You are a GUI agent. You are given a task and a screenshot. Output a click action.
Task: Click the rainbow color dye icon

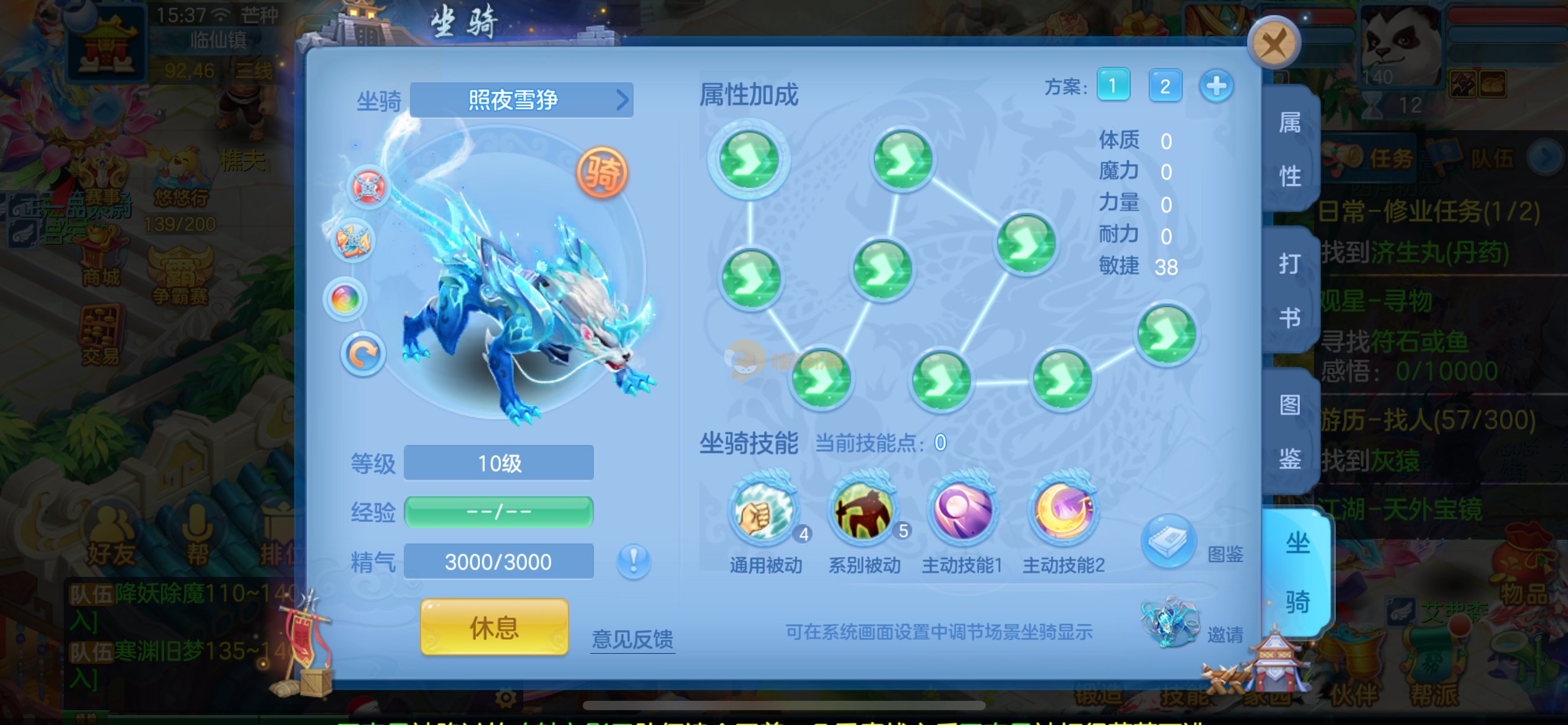[x=345, y=299]
